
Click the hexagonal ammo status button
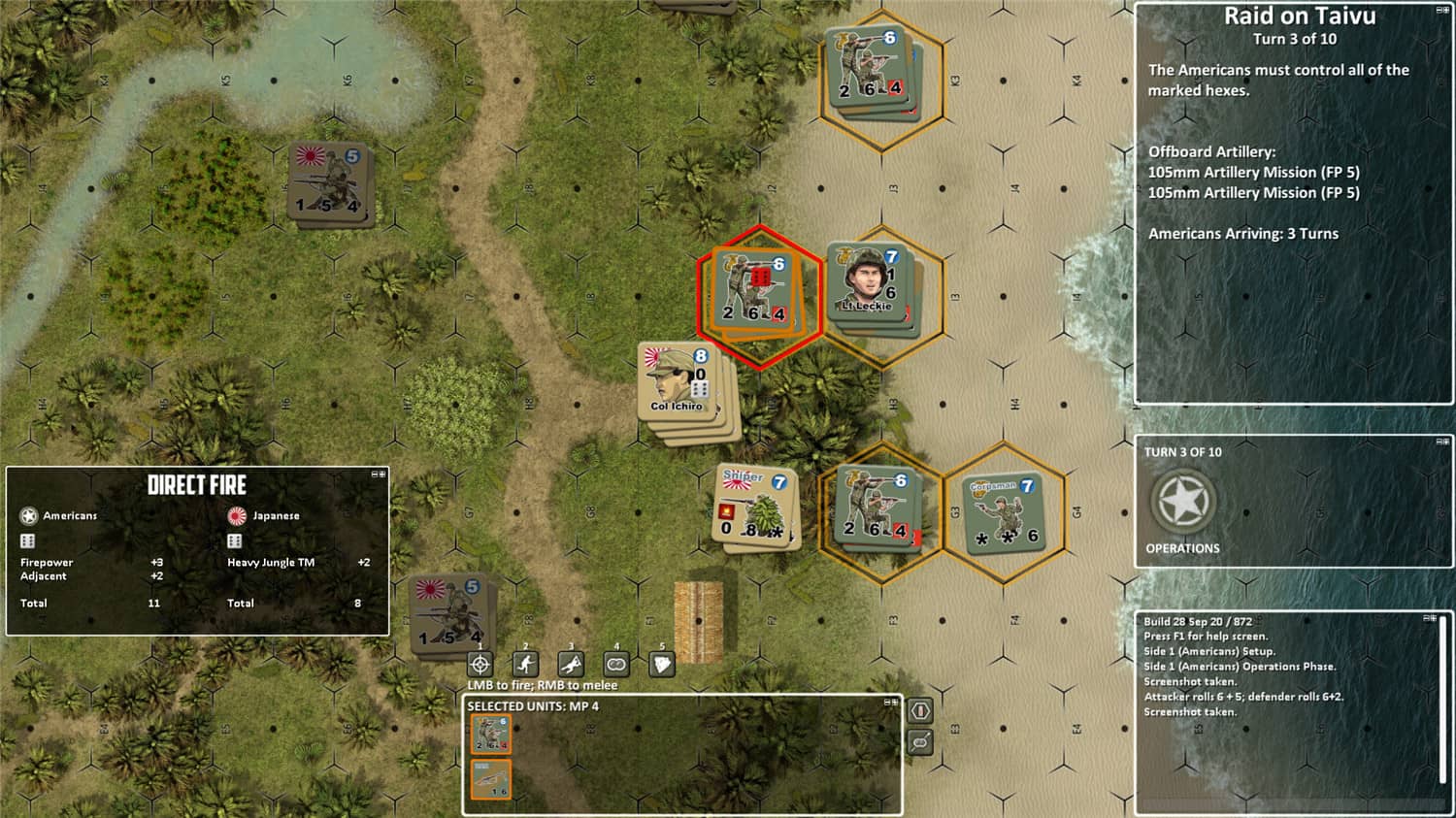click(x=920, y=710)
